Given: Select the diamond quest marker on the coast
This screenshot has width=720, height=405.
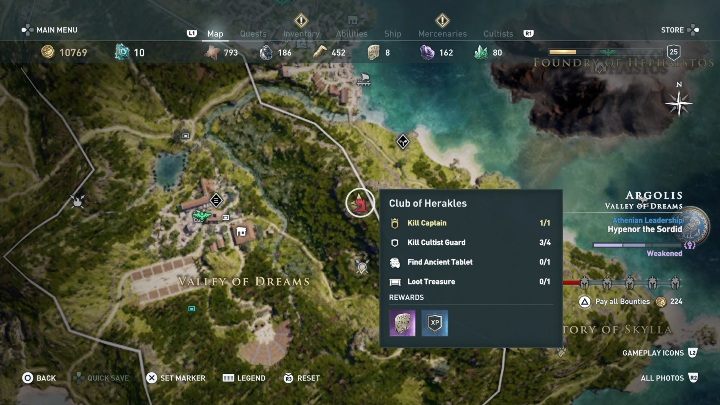Looking at the screenshot, I should [402, 141].
